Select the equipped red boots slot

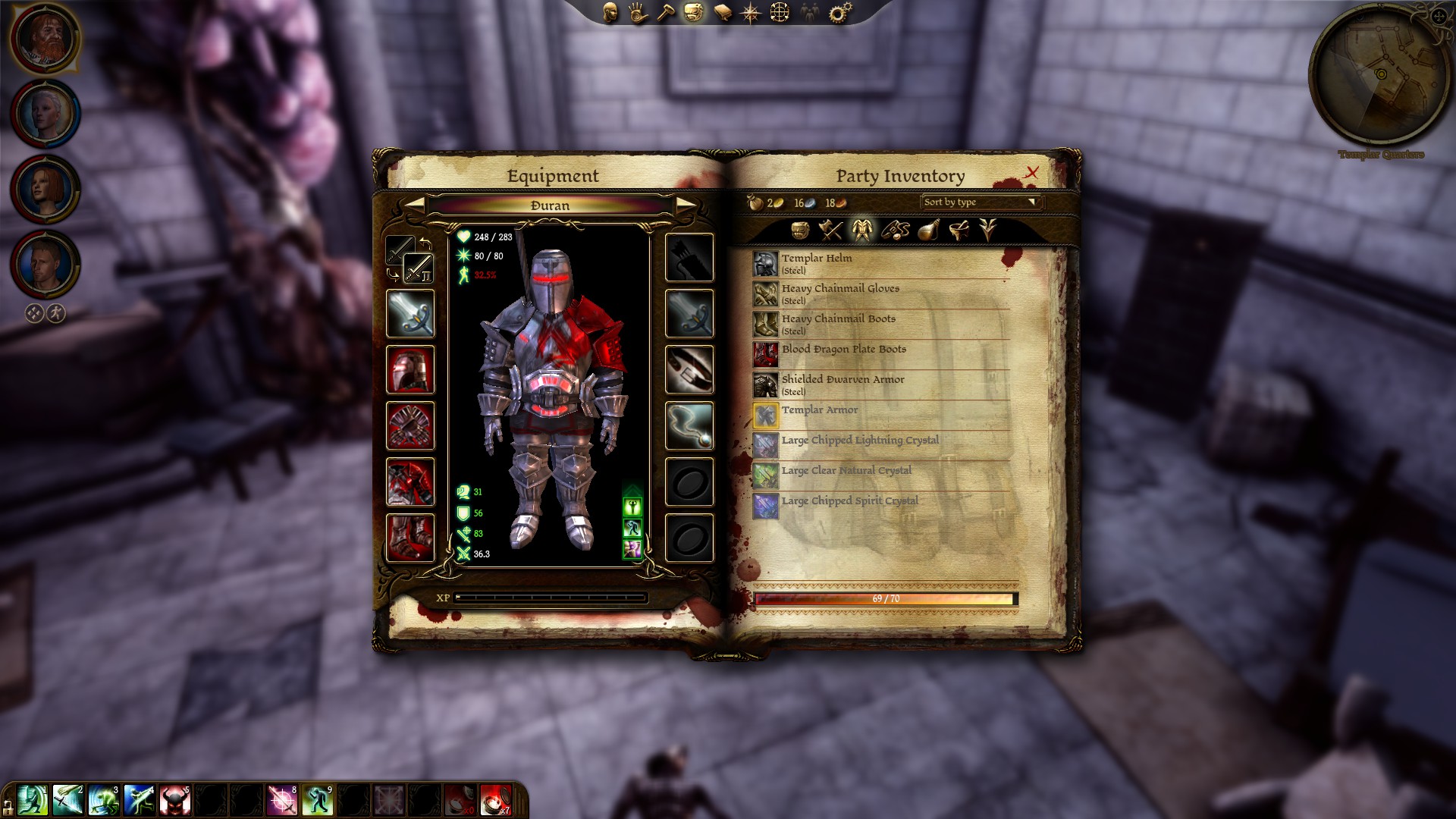tap(410, 538)
